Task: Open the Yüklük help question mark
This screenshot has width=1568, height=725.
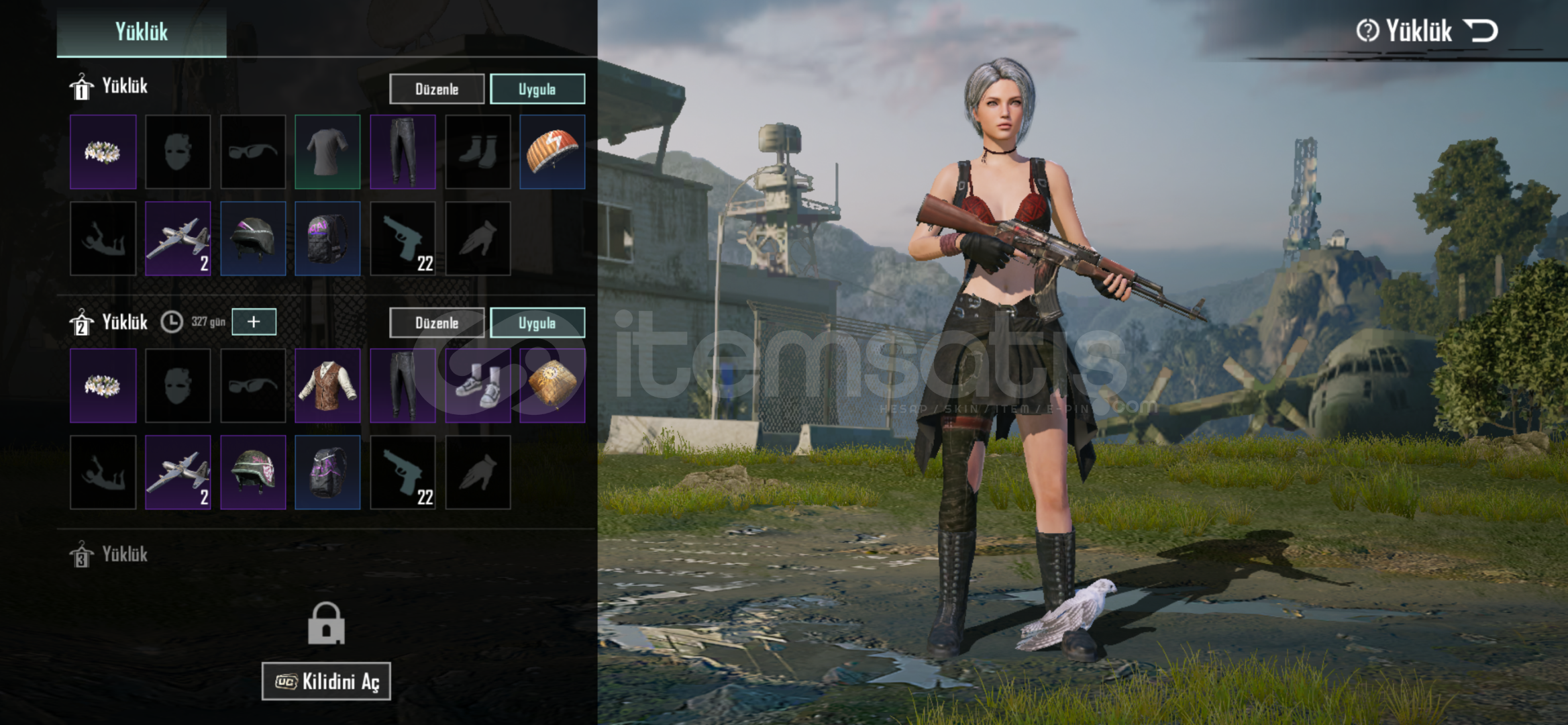Action: 1367,31
